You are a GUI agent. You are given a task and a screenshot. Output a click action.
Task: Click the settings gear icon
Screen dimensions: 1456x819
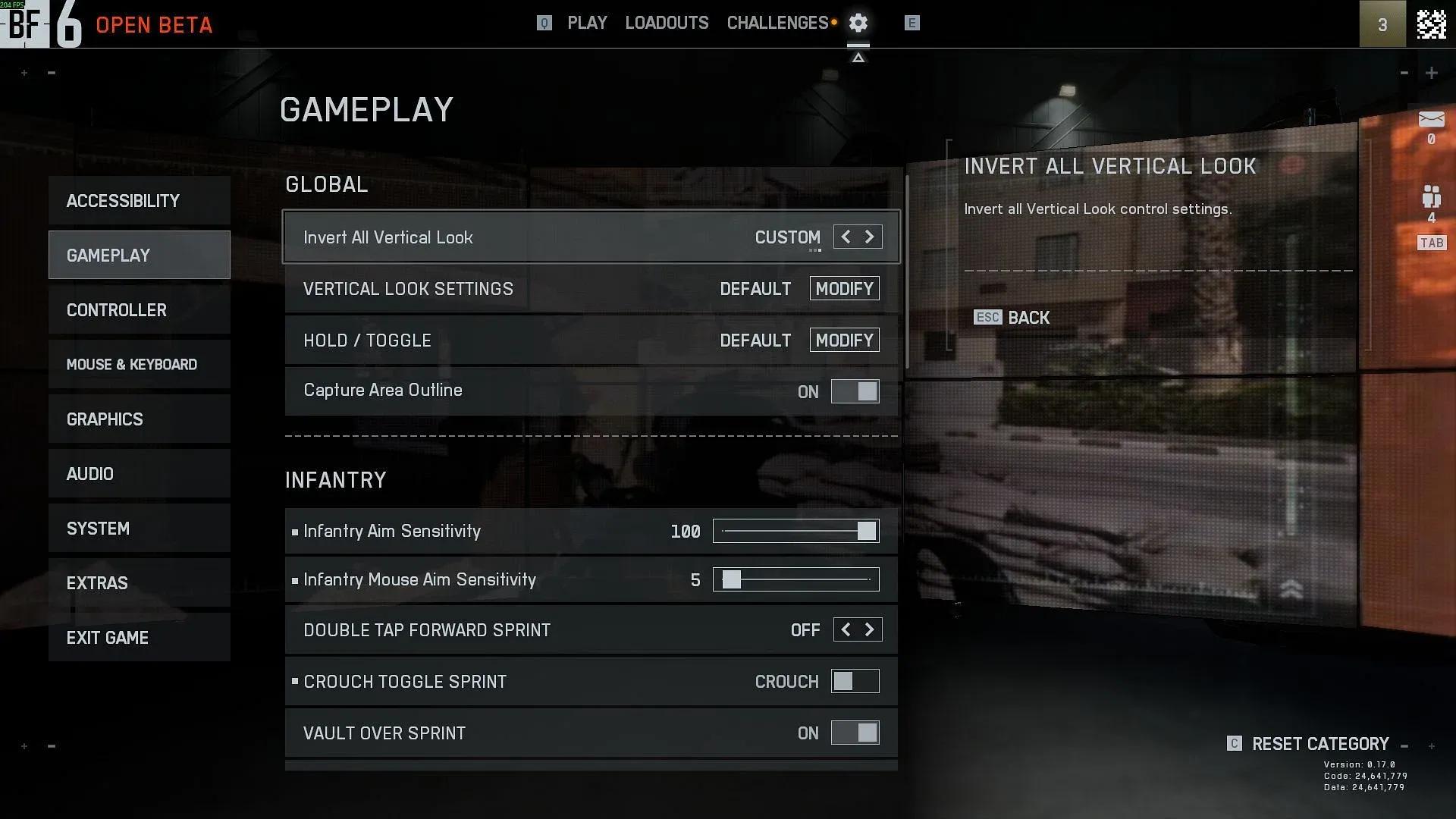(858, 24)
